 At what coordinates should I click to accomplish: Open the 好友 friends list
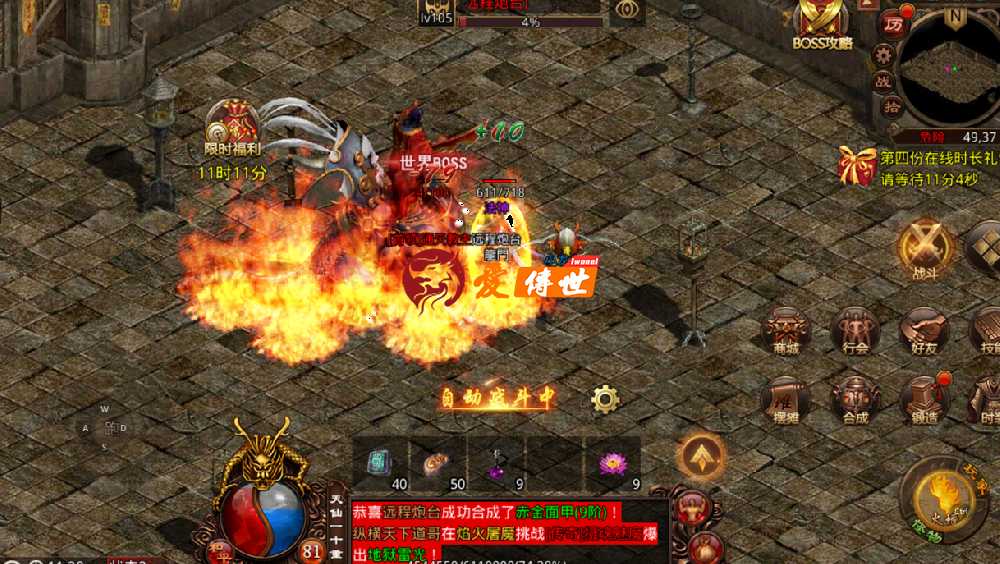pyautogui.click(x=923, y=331)
